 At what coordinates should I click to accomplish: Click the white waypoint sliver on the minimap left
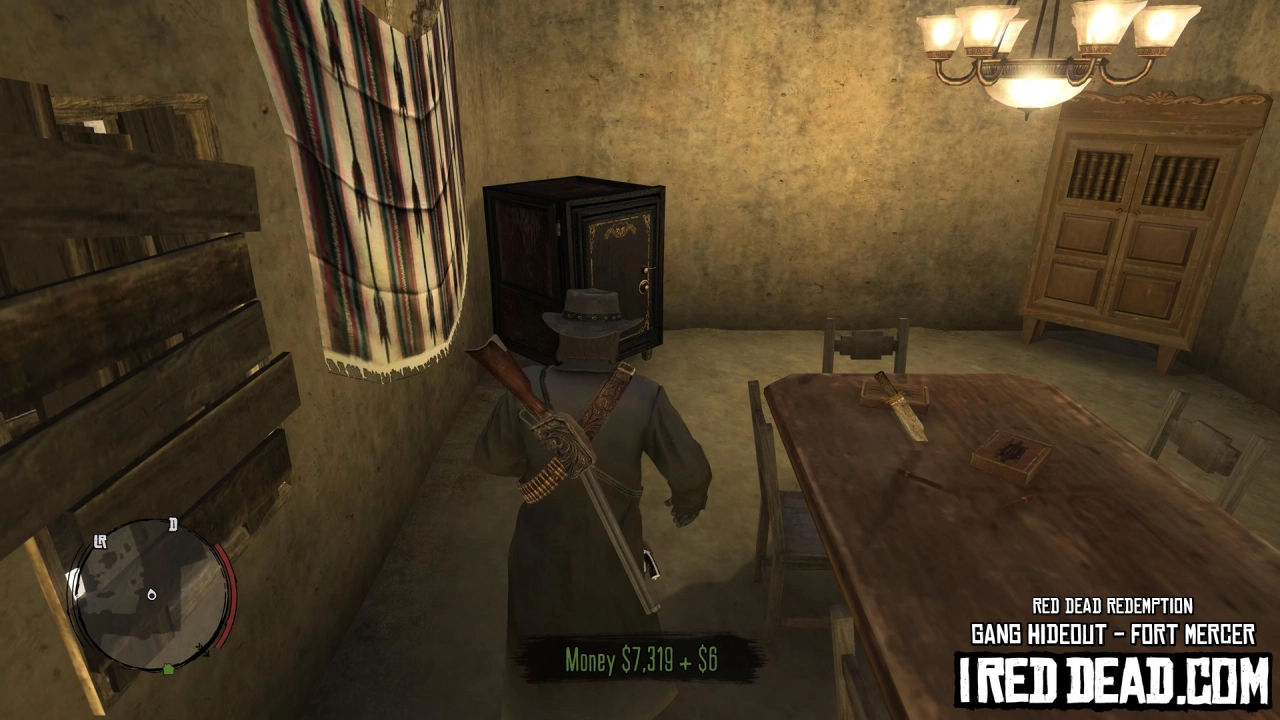[75, 582]
